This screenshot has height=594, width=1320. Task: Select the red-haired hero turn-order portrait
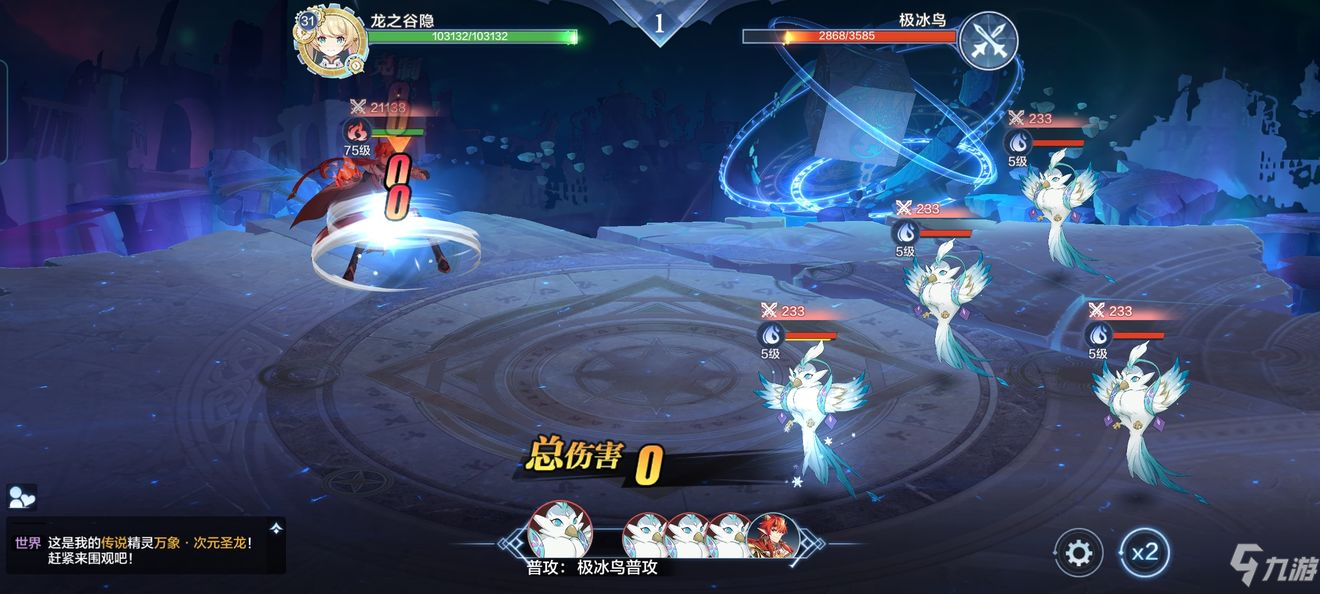point(773,537)
